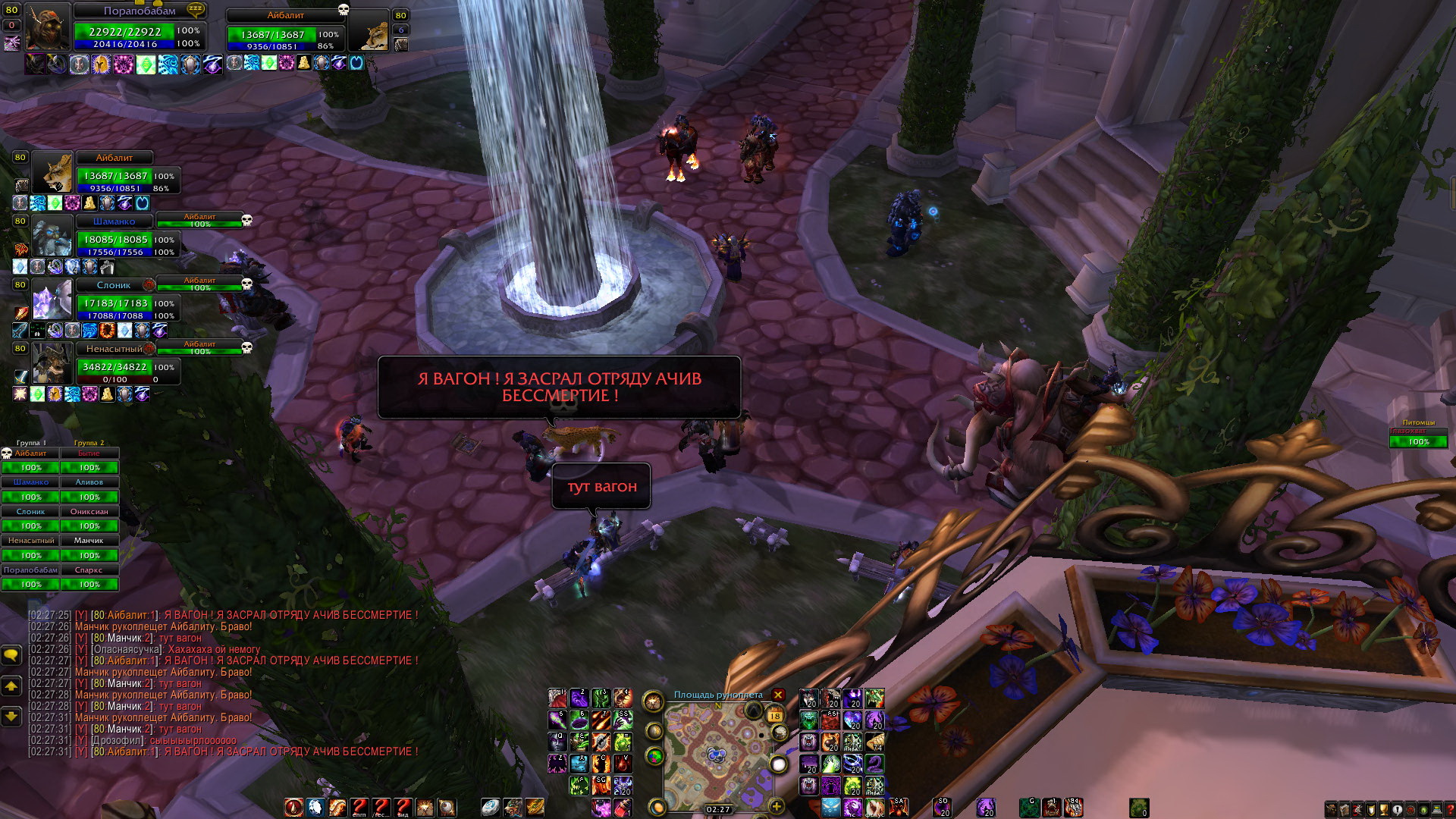
Task: Select player portrait Порапобабам
Action: point(47,27)
